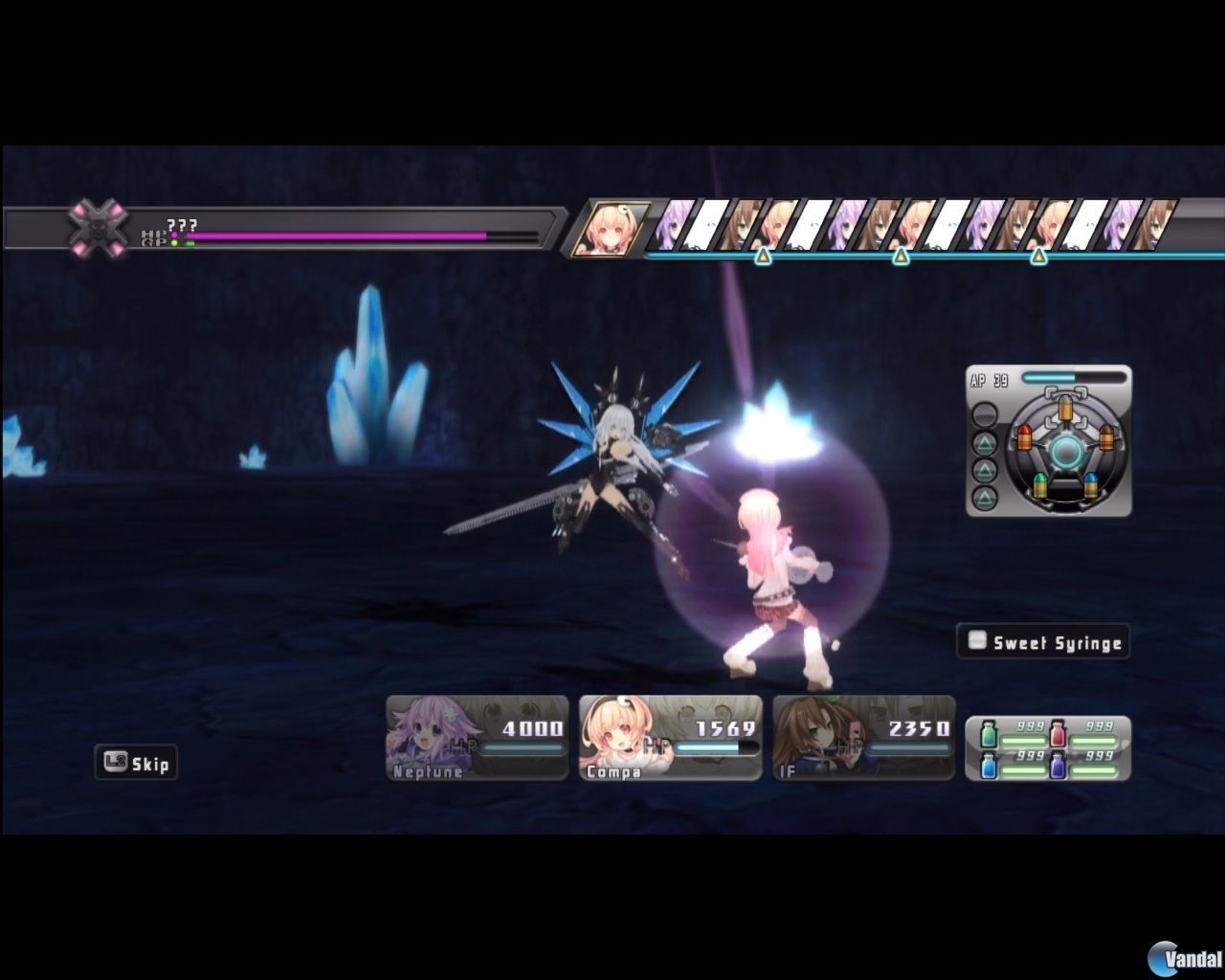
Task: Click Compa's highlighted portrait in the turn bar
Action: click(x=617, y=230)
